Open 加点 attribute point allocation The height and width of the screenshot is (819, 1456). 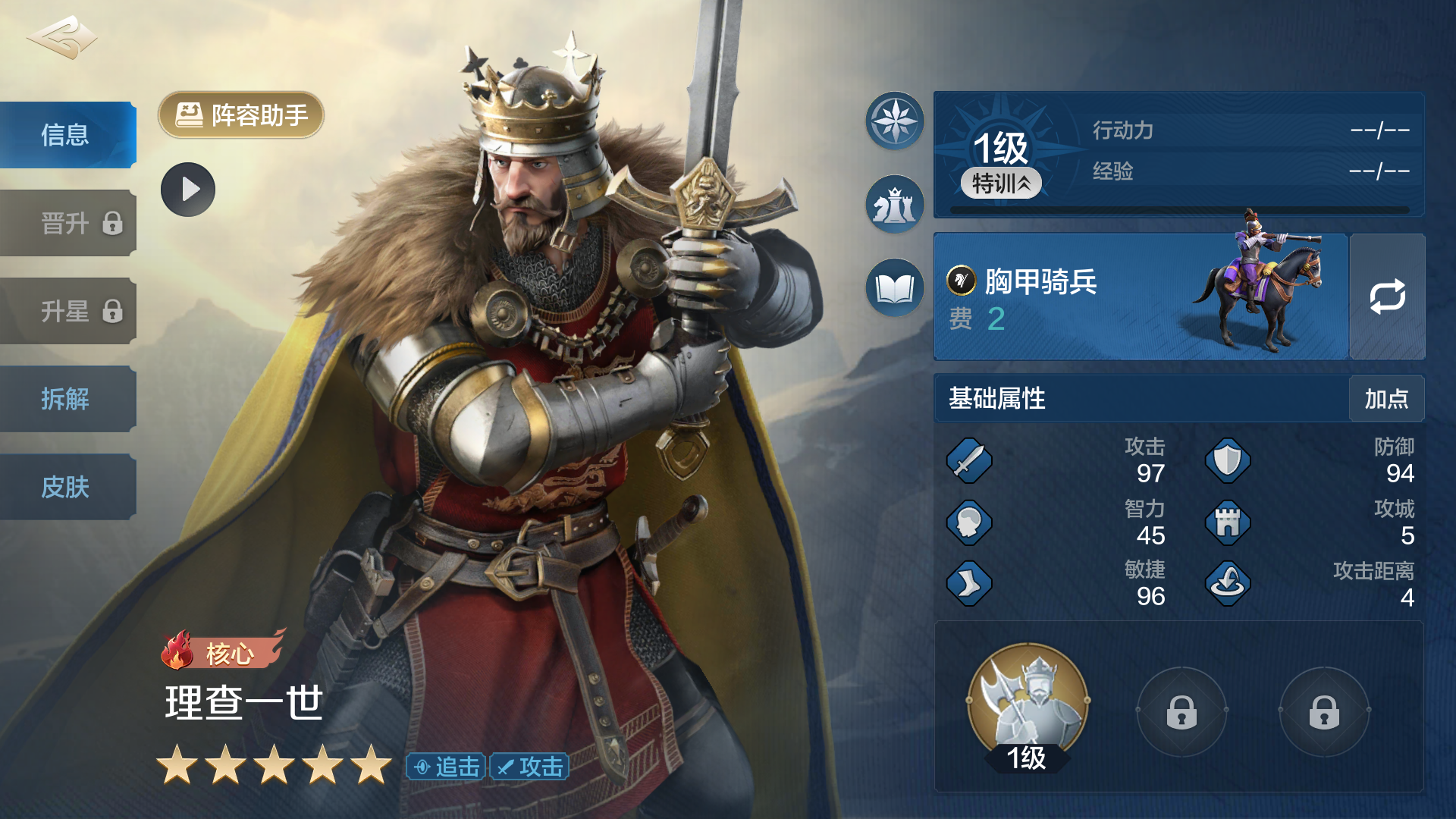click(x=1386, y=399)
